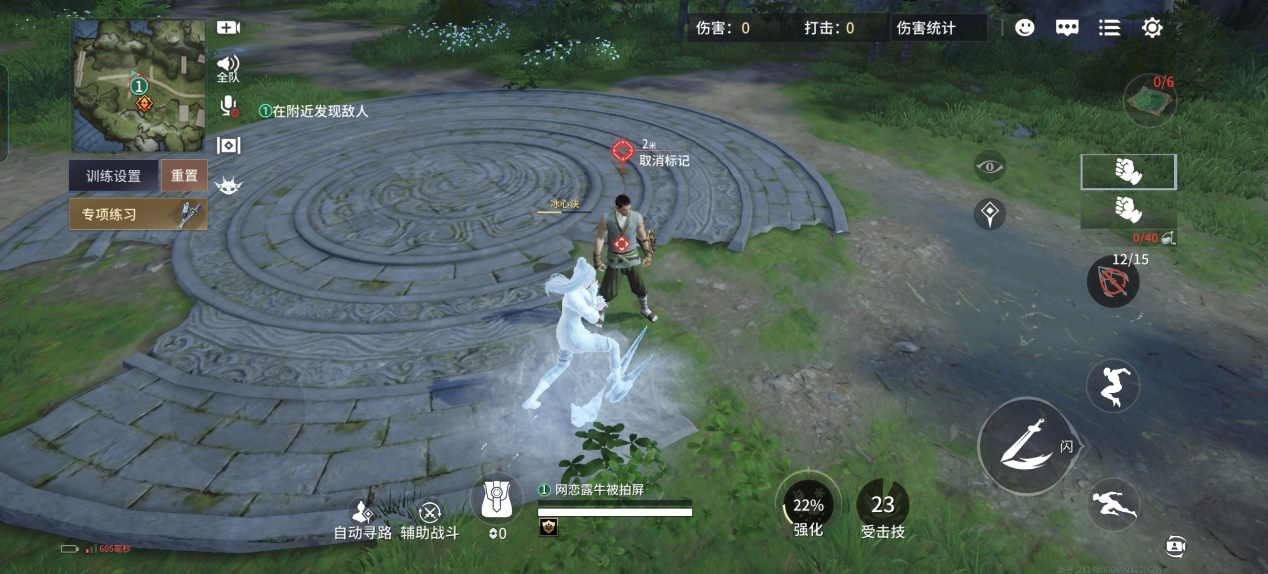The image size is (1268, 574).
Task: Open the chat bubble icon
Action: pyautogui.click(x=1067, y=28)
